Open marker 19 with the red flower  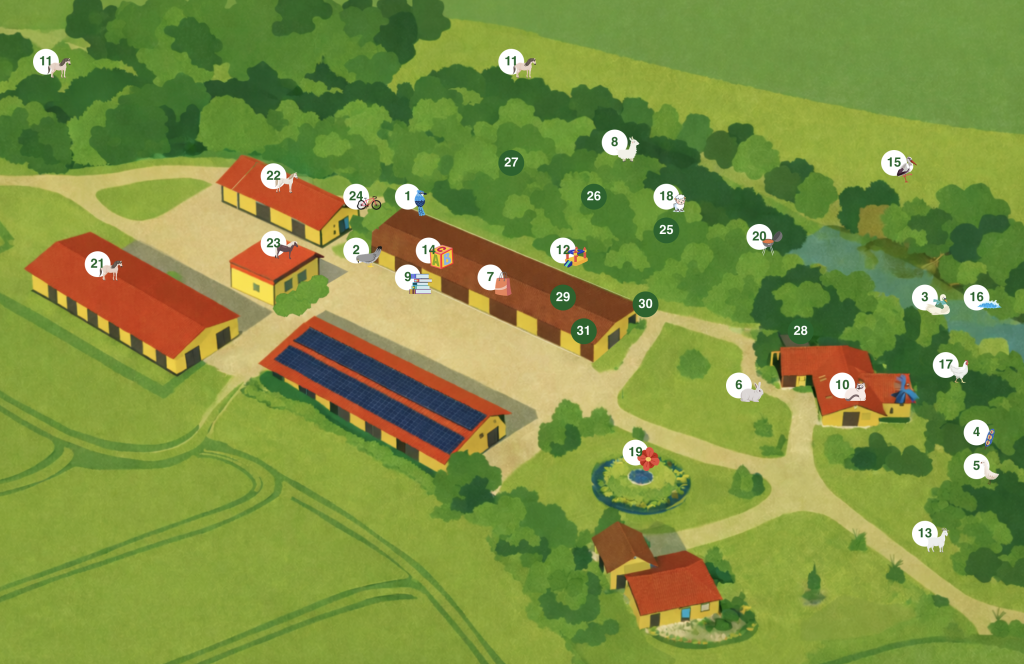click(636, 453)
